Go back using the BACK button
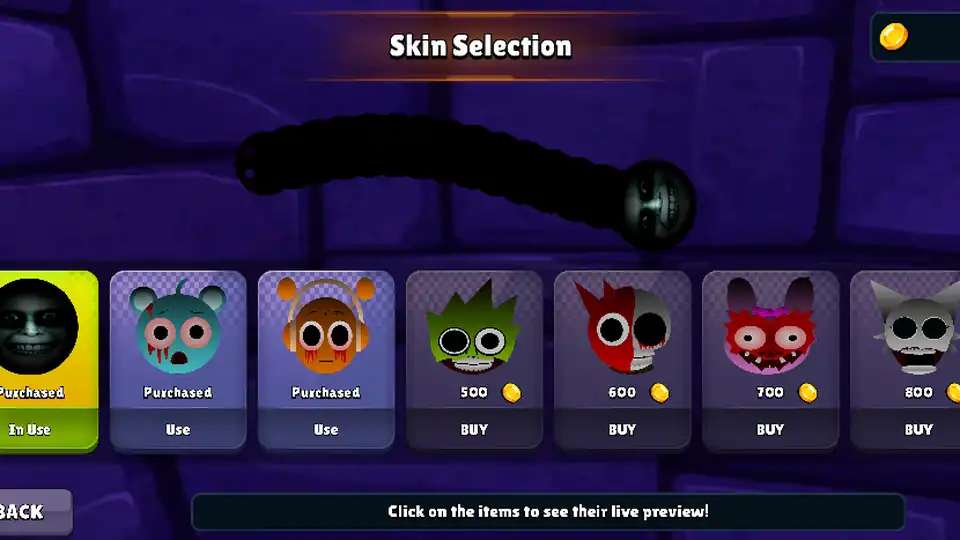The width and height of the screenshot is (960, 540). pyautogui.click(x=30, y=512)
